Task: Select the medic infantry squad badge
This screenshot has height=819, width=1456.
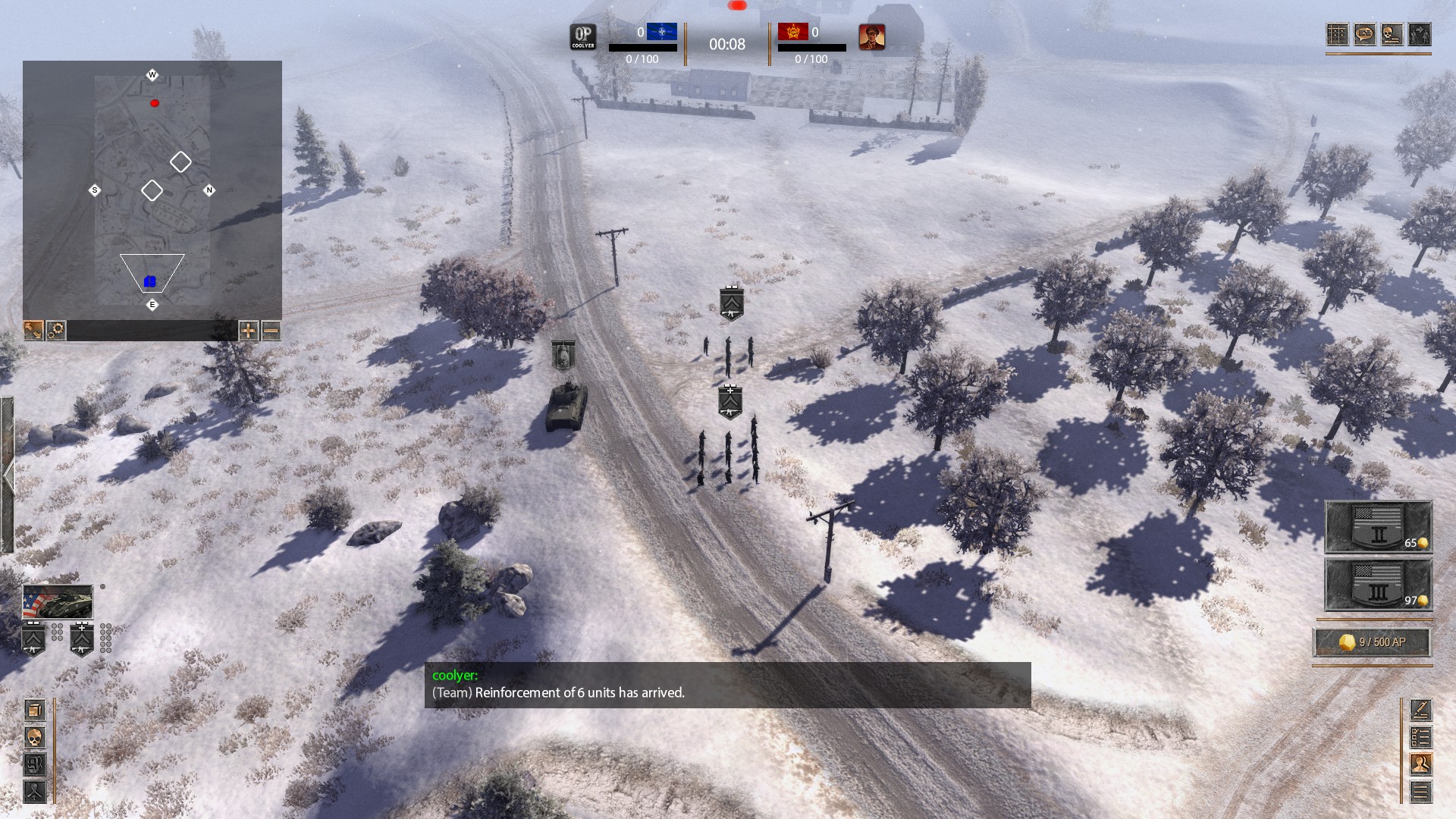Action: 82,639
